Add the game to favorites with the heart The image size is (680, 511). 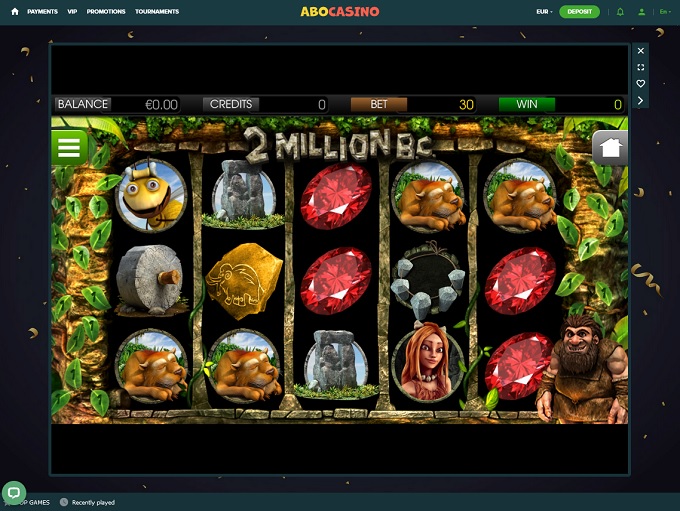(641, 84)
